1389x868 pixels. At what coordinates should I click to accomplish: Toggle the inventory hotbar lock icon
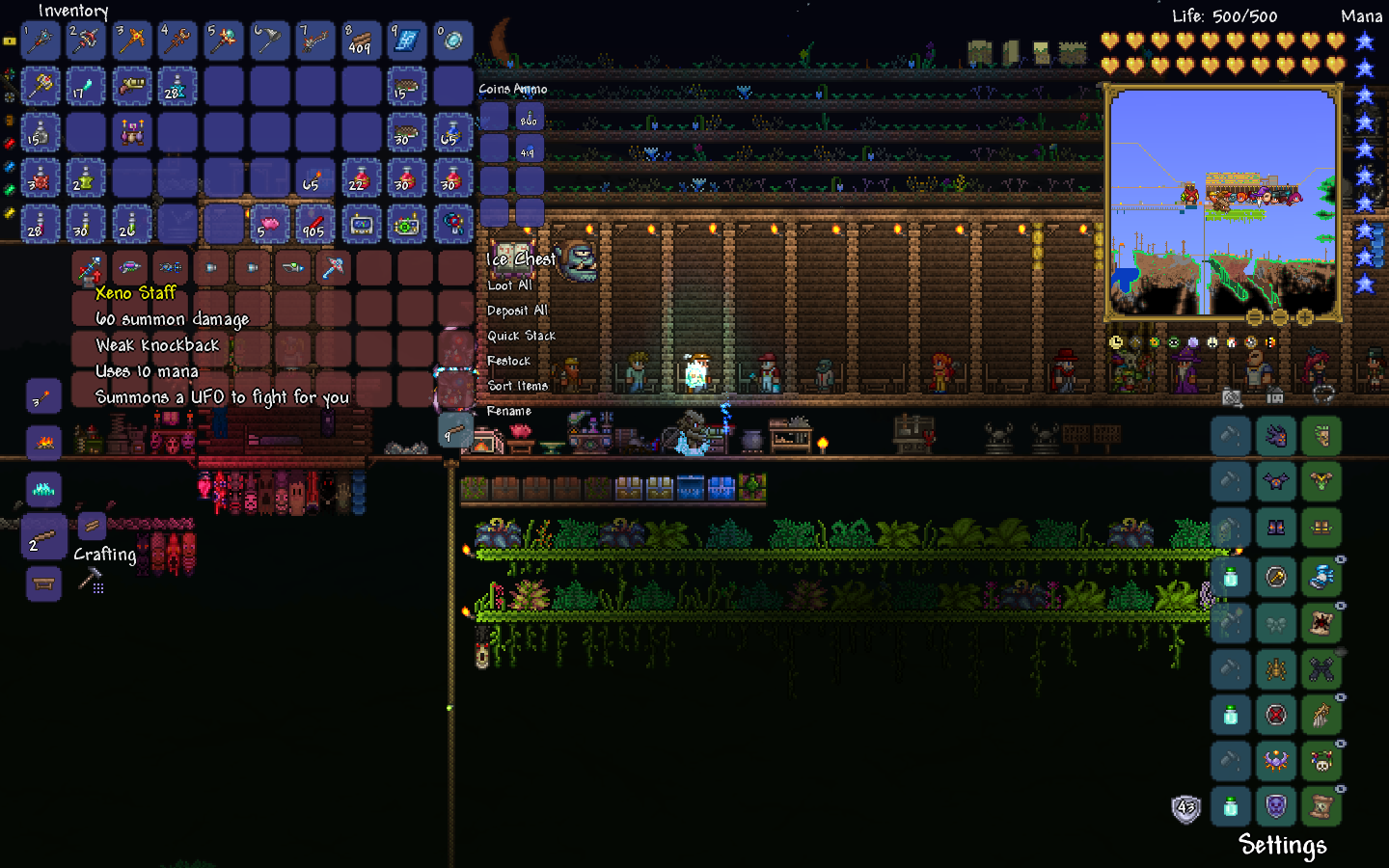pos(10,41)
